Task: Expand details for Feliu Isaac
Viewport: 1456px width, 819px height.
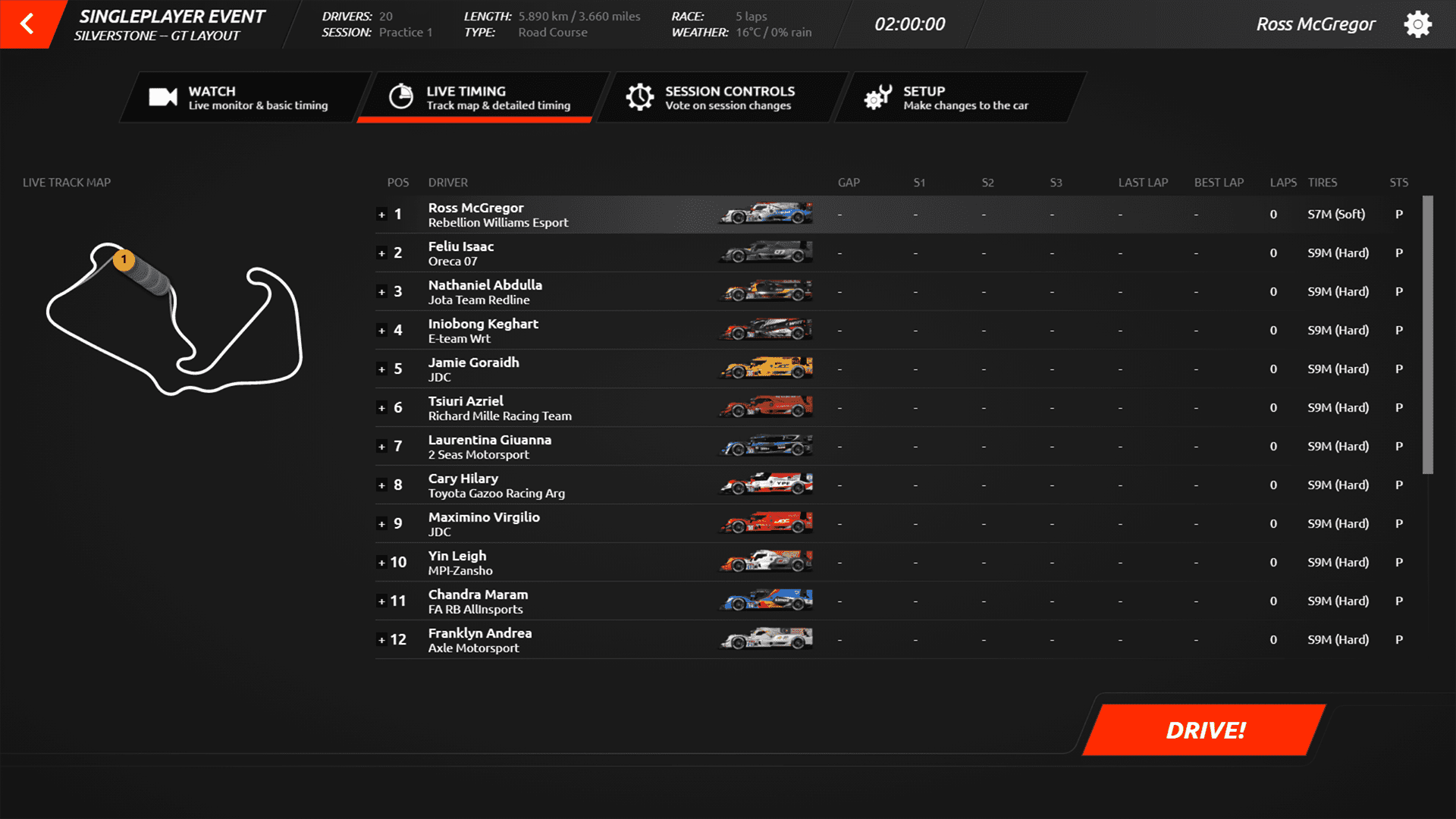Action: (382, 253)
